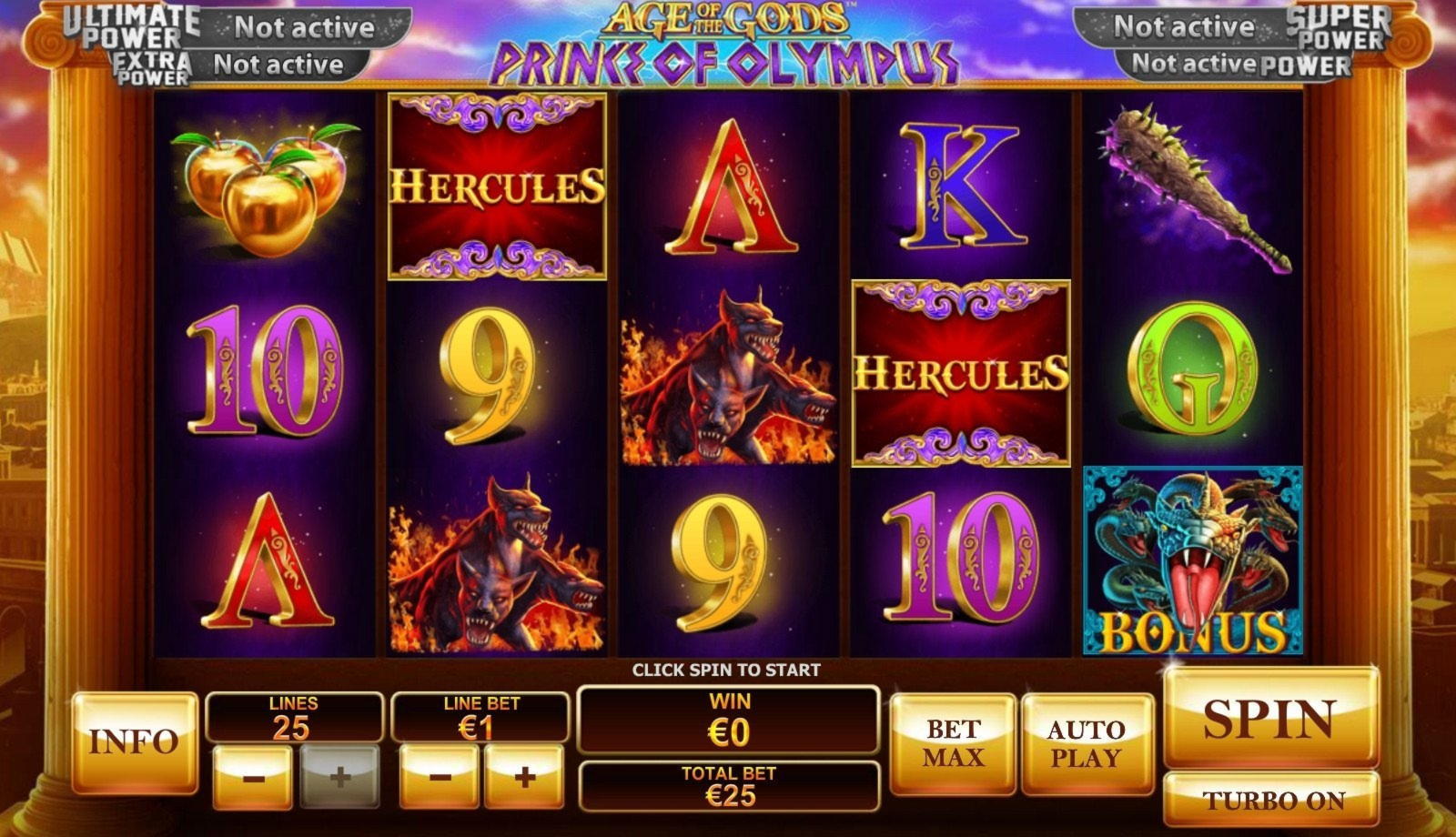Decrease the number of lines

tap(253, 778)
